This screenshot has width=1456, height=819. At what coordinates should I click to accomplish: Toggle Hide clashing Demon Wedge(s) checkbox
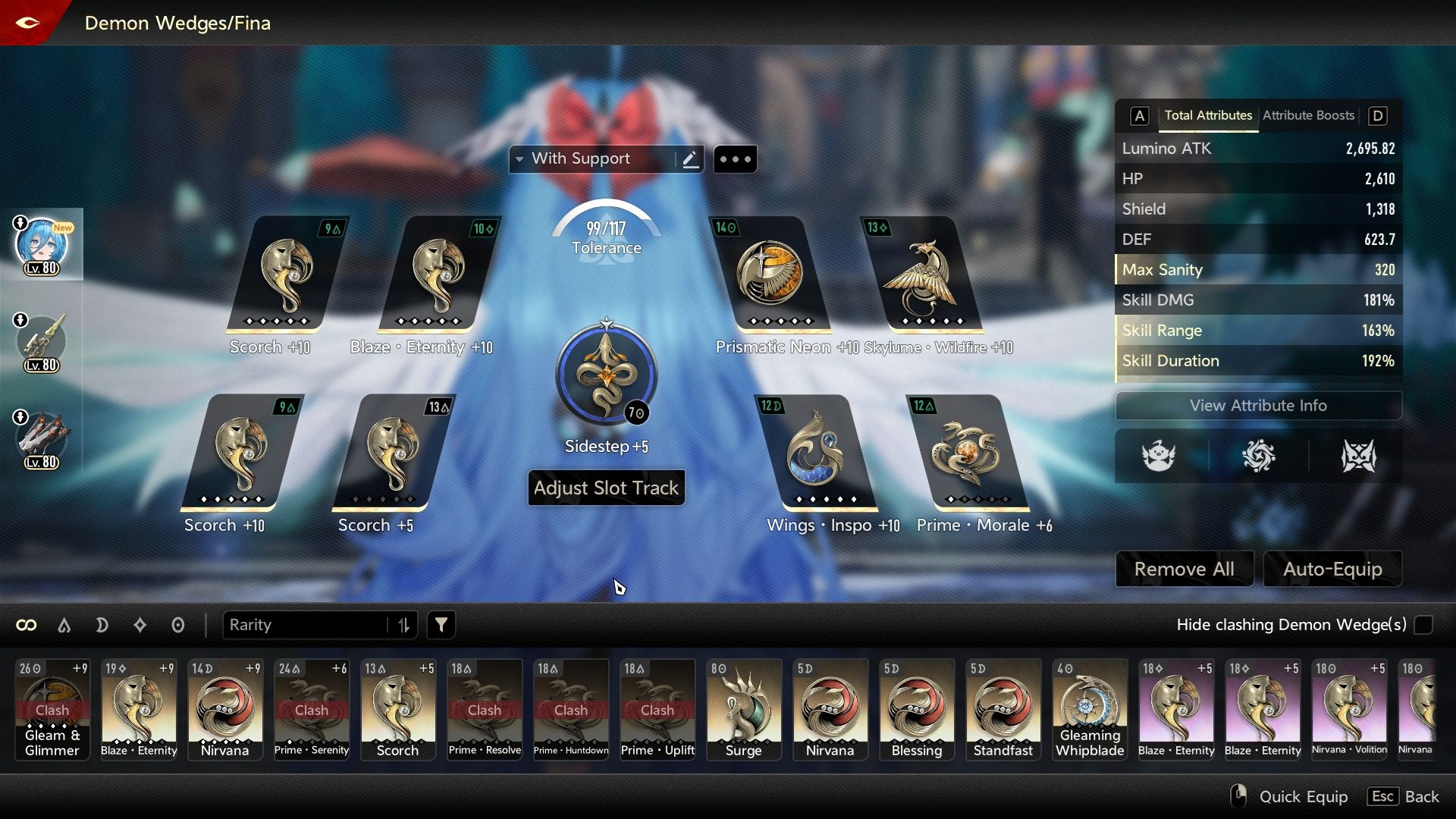[x=1423, y=625]
